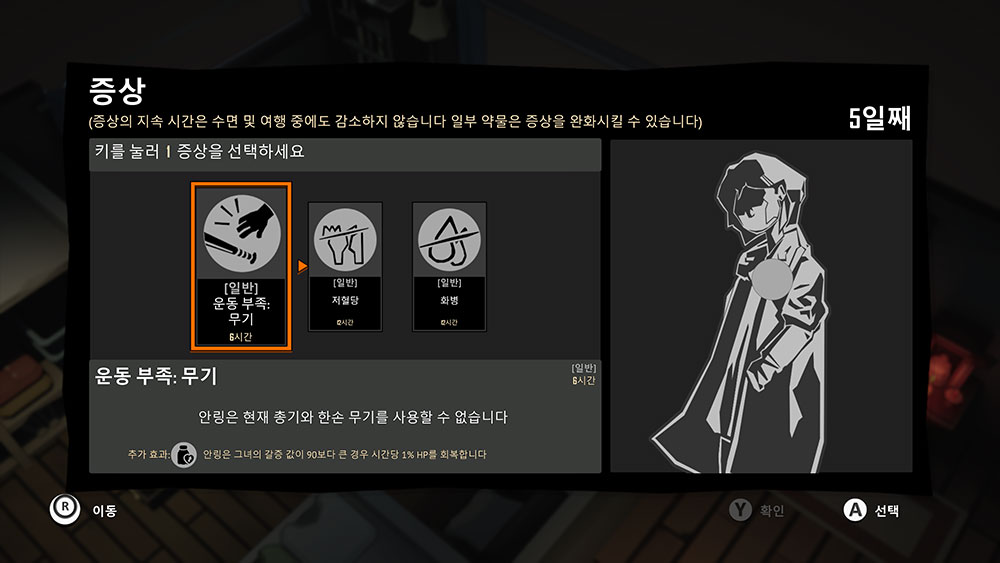Choose the 저혈당 symptom card
The image size is (1000, 563).
[345, 267]
